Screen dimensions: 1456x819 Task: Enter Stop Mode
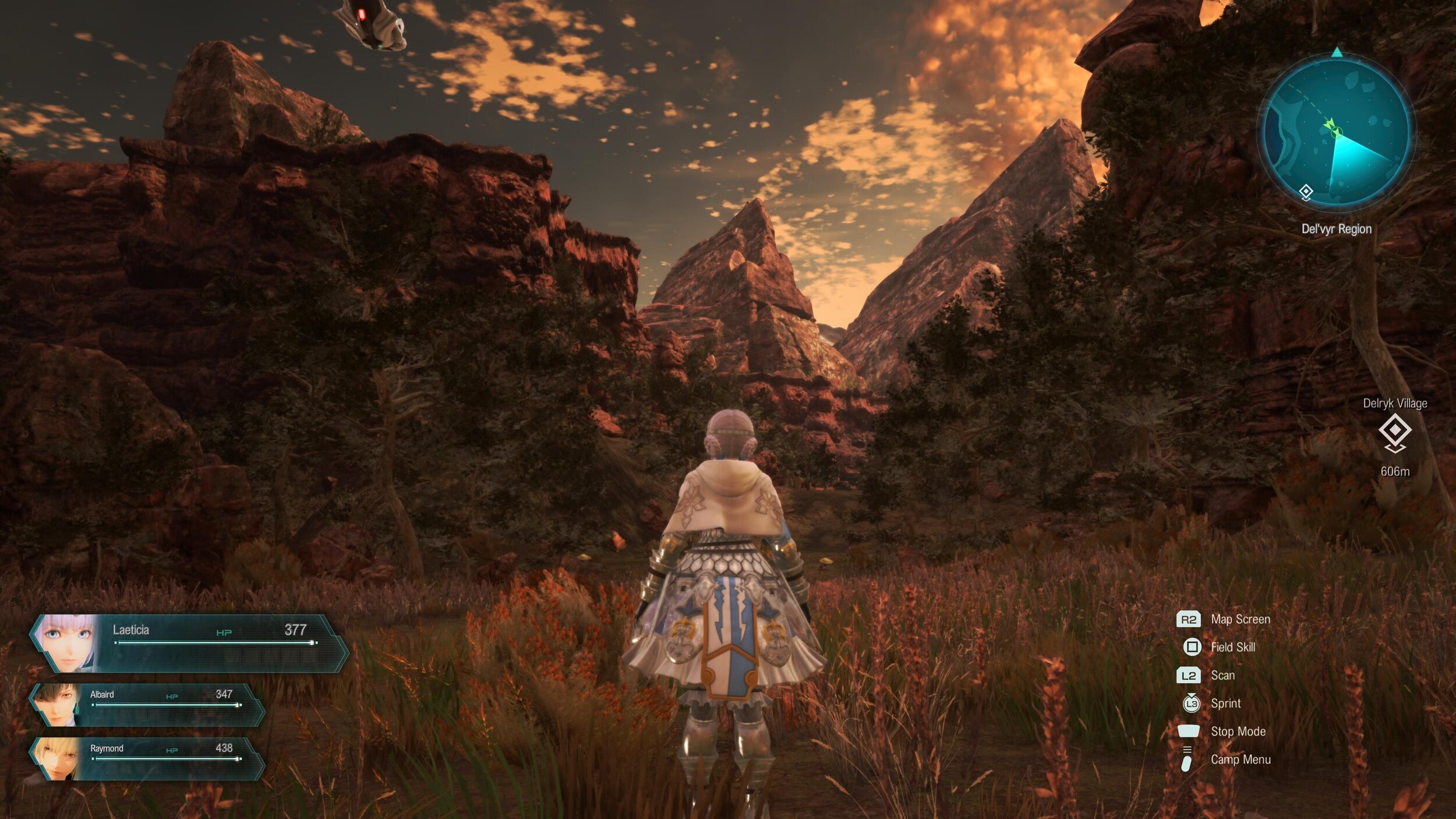(1238, 731)
